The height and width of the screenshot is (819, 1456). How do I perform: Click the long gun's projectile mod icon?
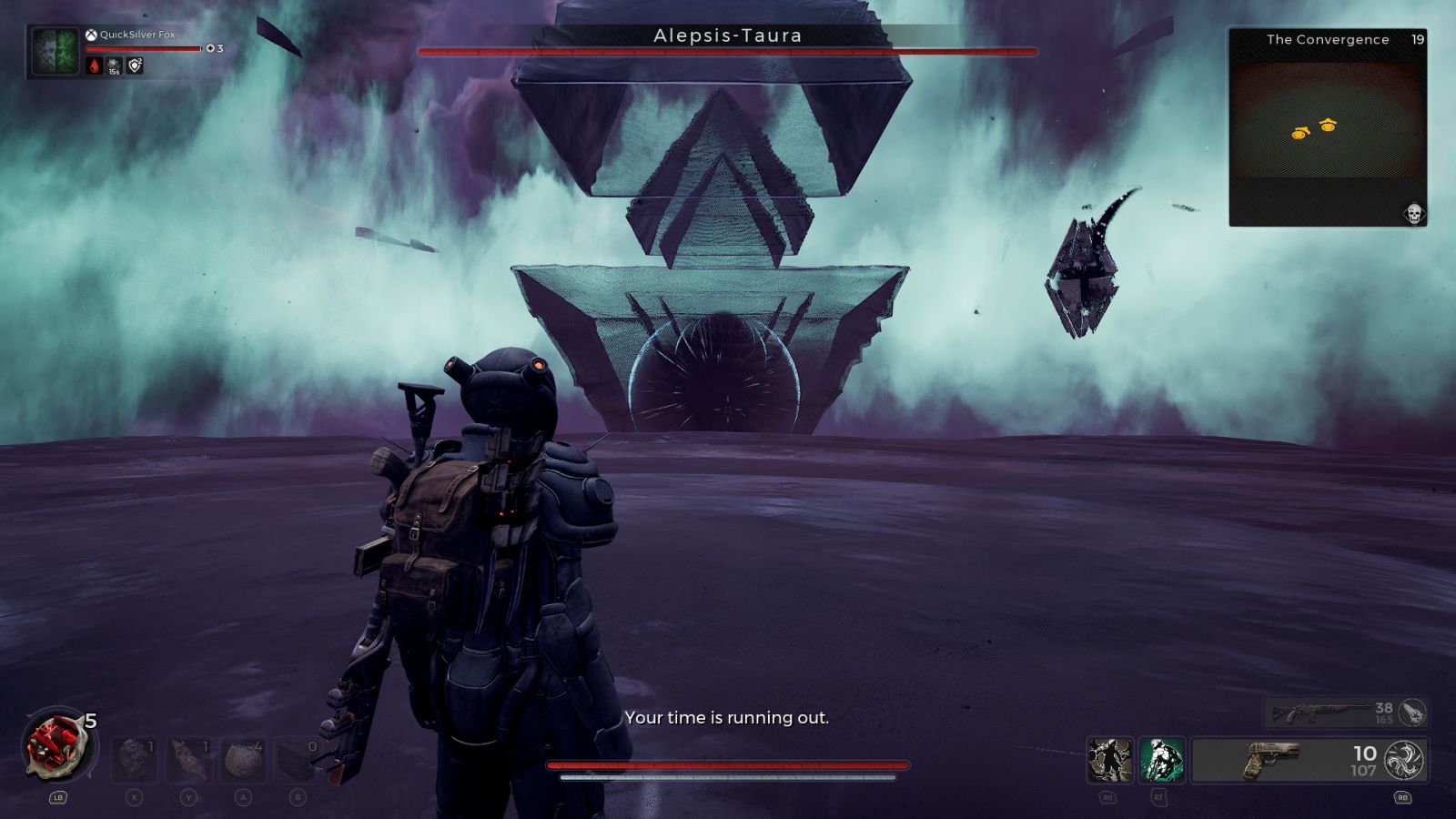[x=1412, y=713]
